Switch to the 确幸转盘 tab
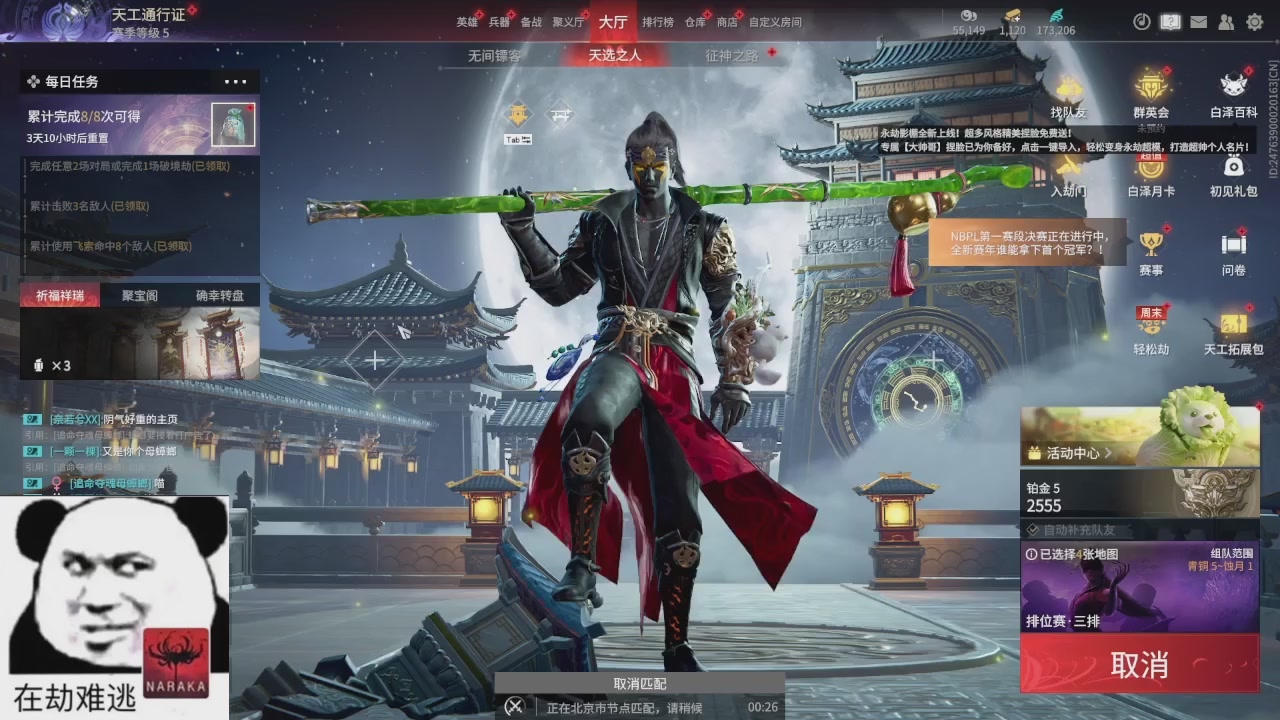The height and width of the screenshot is (720, 1280). [219, 296]
